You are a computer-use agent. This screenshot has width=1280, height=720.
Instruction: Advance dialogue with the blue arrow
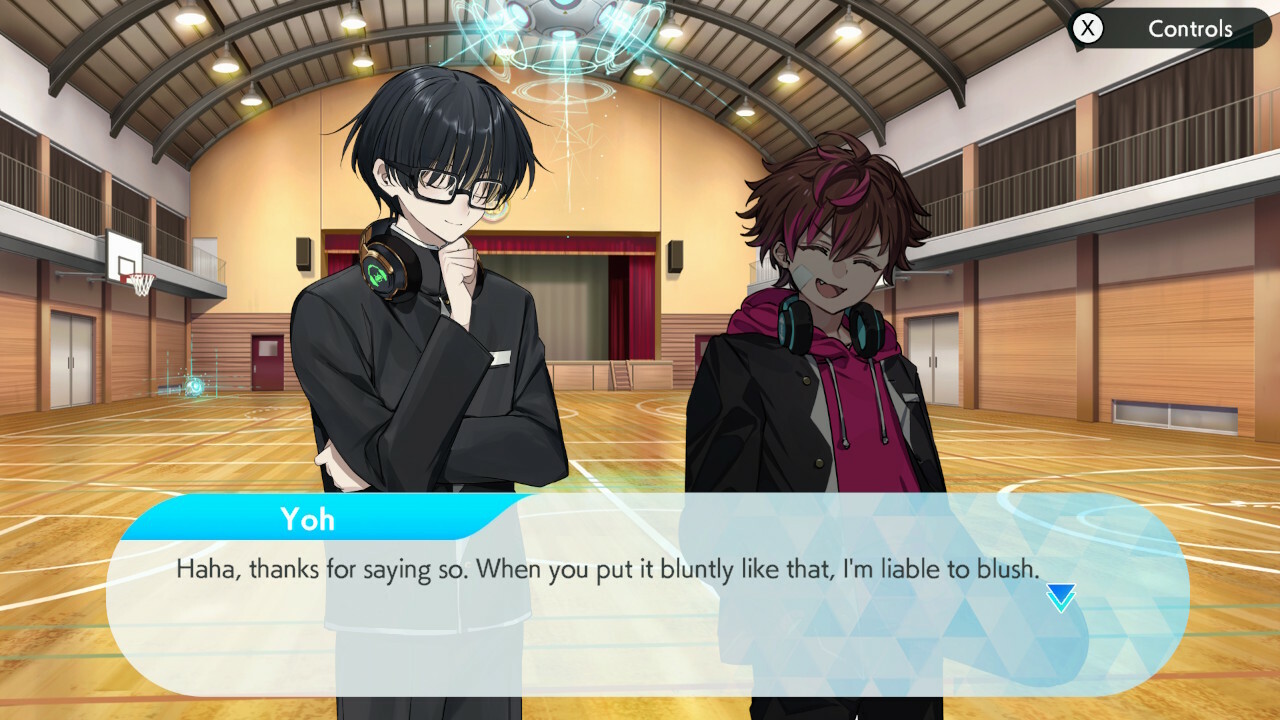pos(1060,598)
